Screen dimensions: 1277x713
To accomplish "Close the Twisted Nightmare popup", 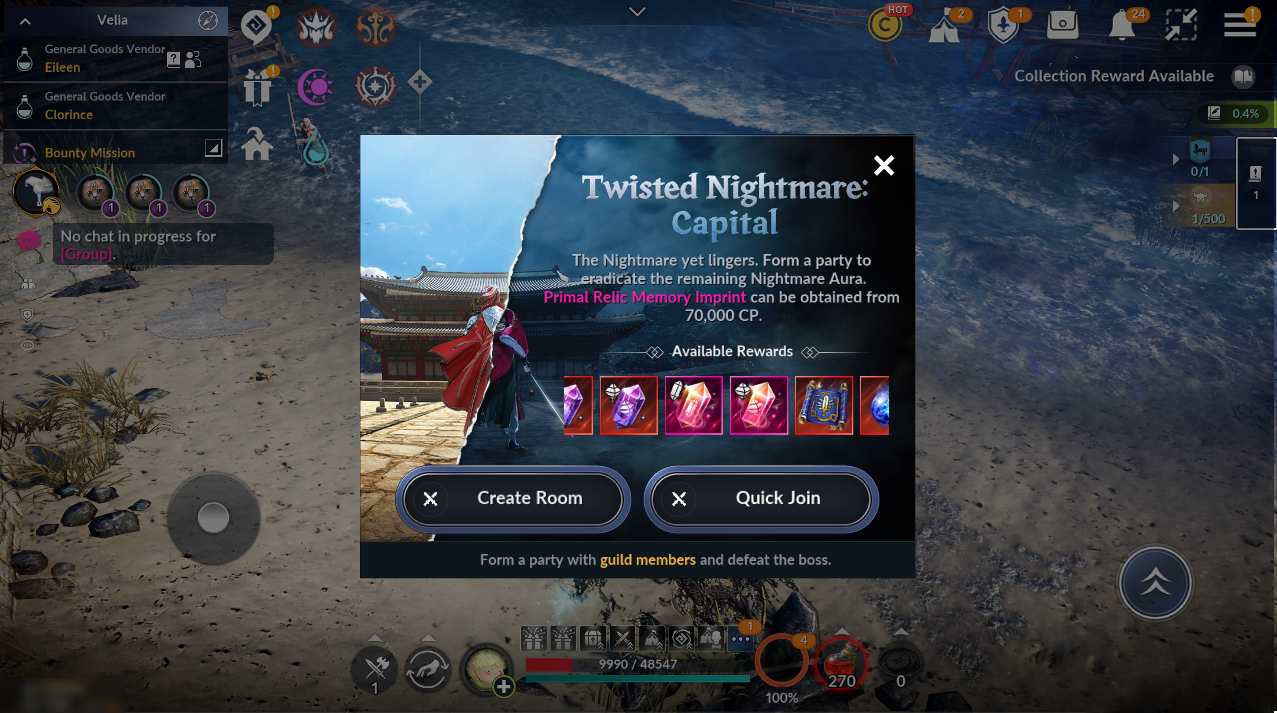I will 884,165.
